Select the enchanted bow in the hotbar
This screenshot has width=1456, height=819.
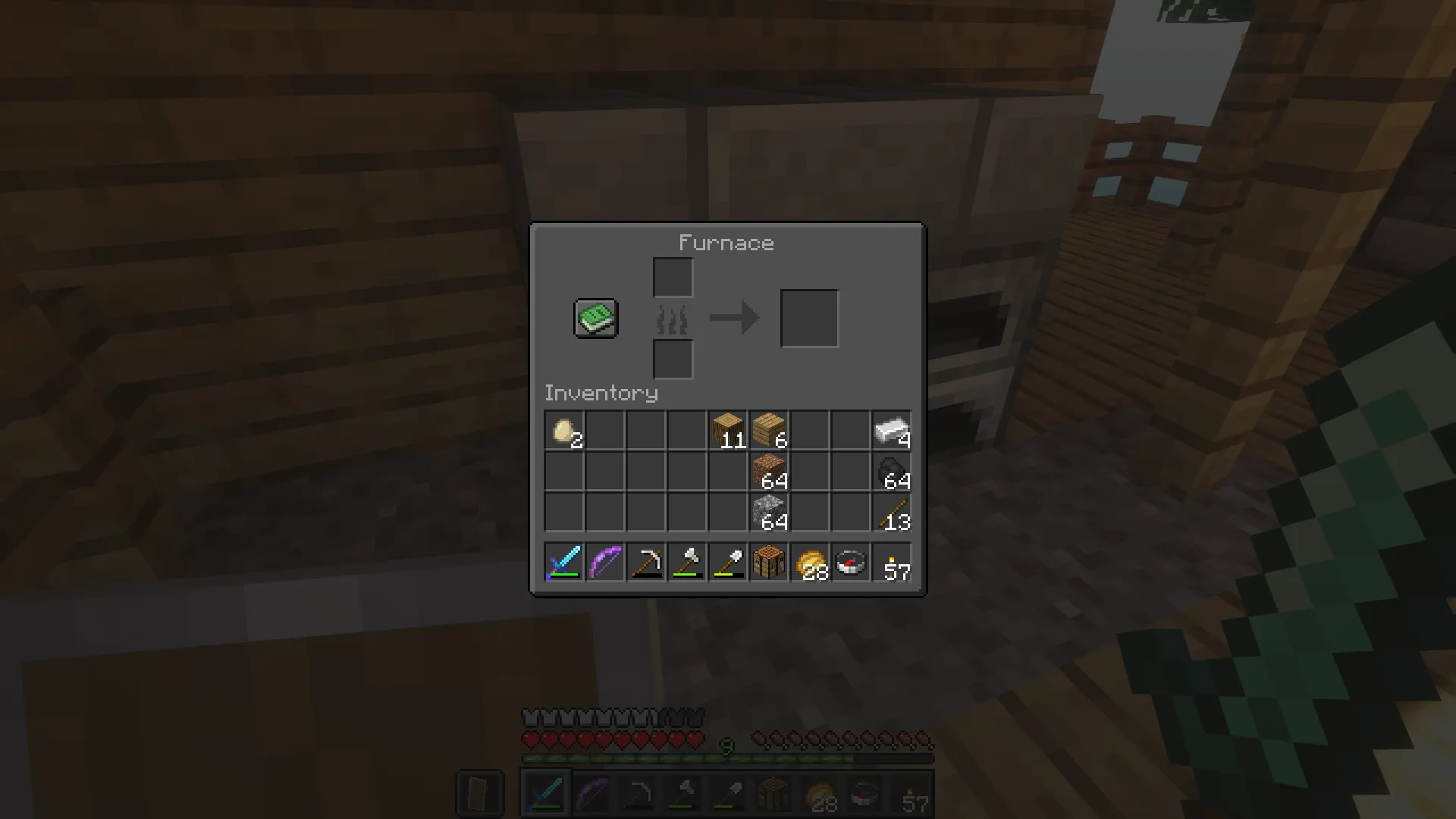tap(604, 562)
